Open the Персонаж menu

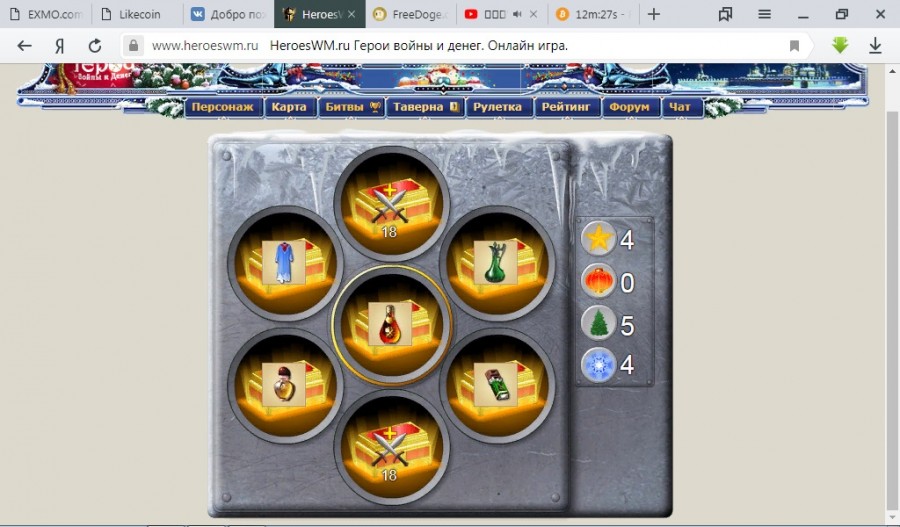[223, 107]
